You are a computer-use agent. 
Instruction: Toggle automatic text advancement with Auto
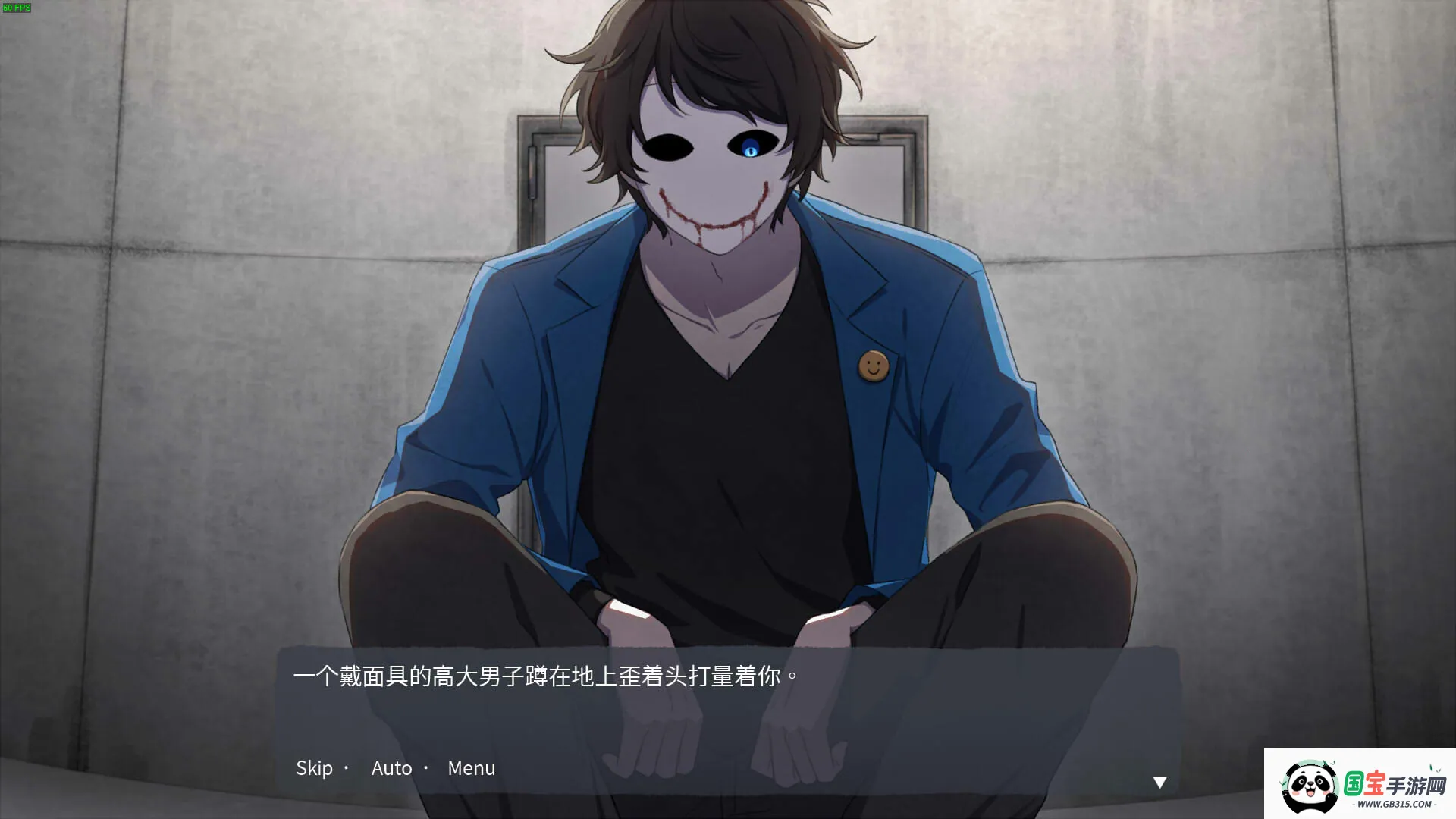coord(391,768)
